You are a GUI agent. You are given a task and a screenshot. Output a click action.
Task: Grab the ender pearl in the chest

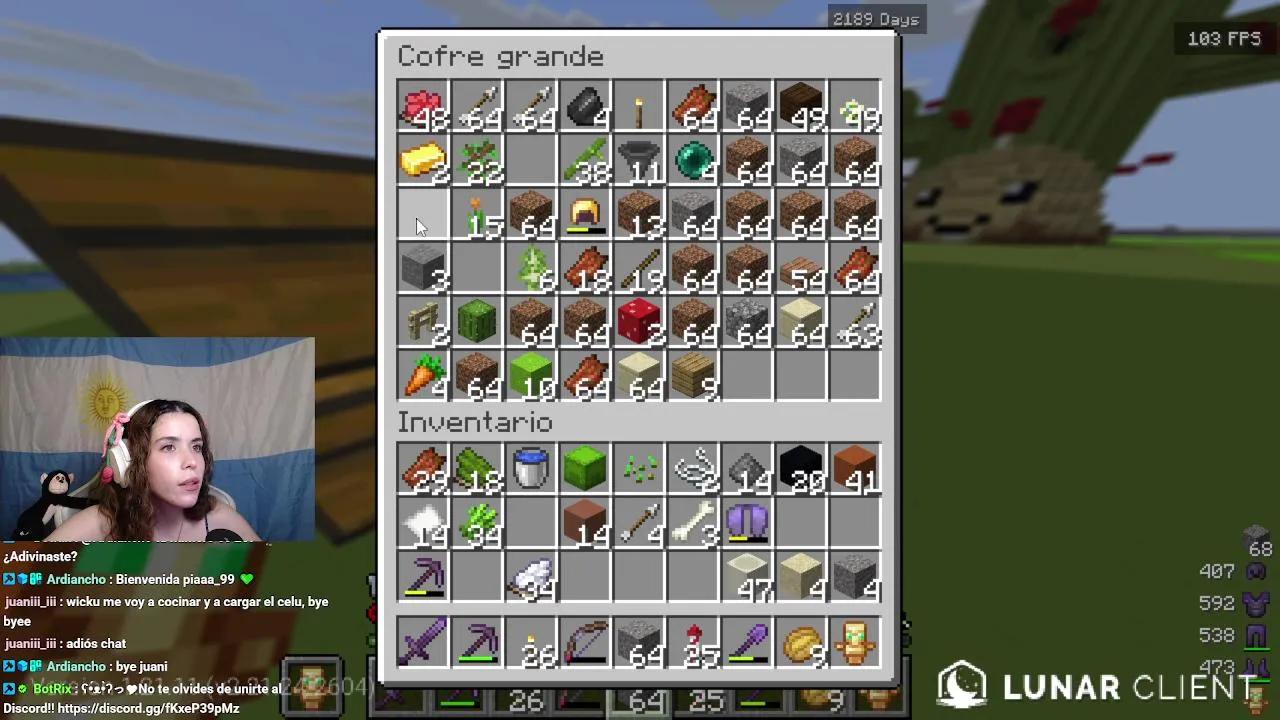click(694, 162)
